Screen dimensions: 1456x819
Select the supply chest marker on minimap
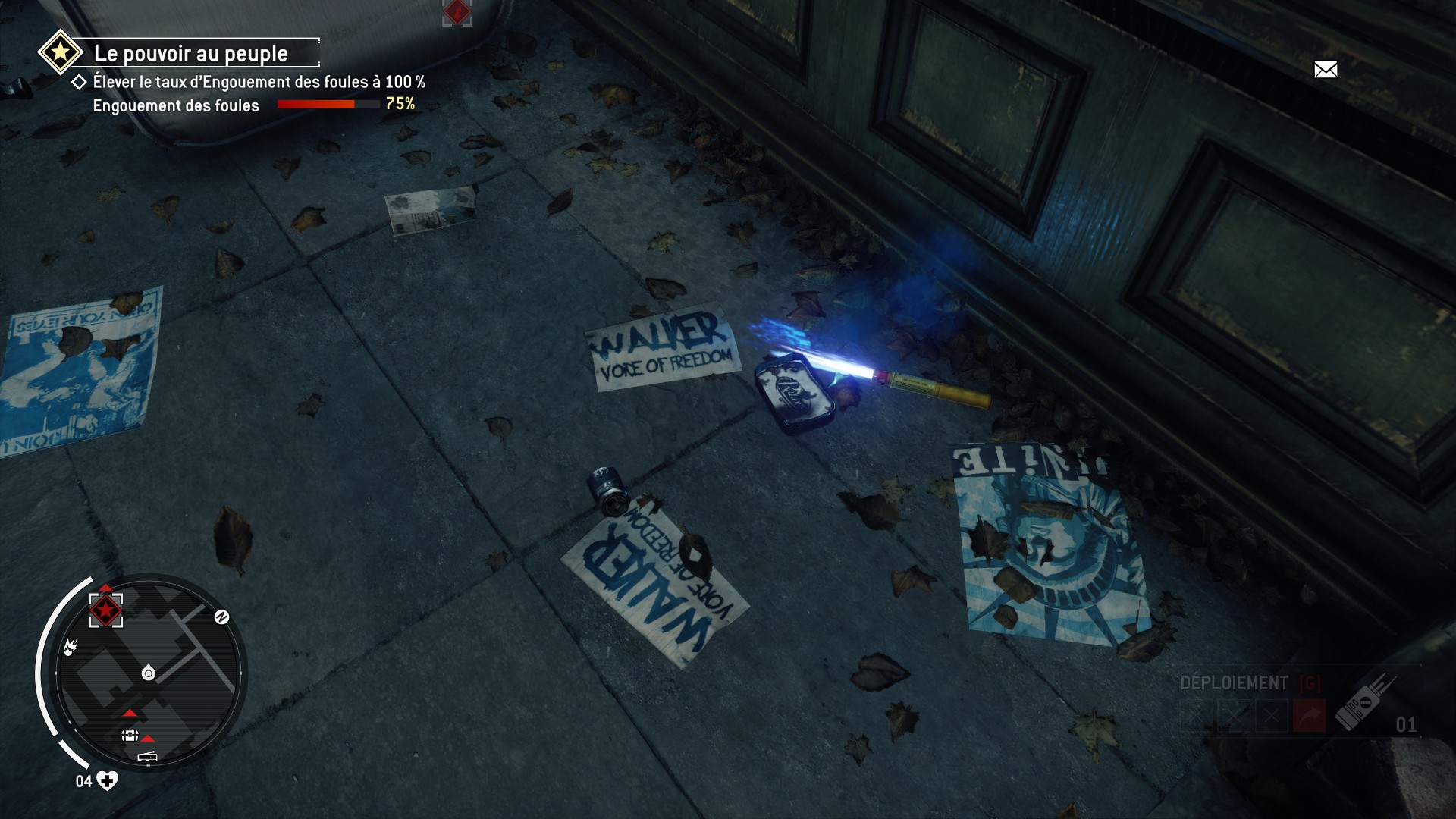click(130, 736)
